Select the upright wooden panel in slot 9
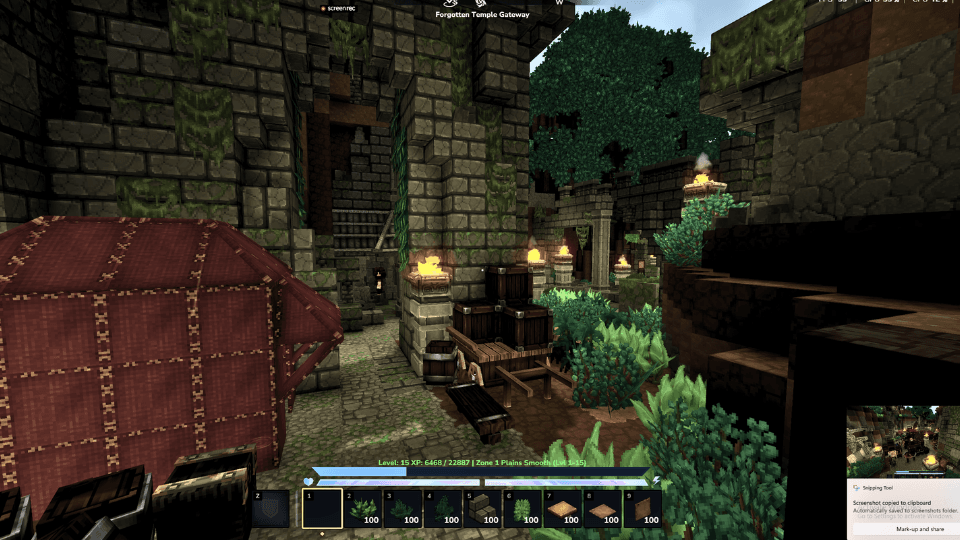The image size is (960, 540). click(643, 508)
